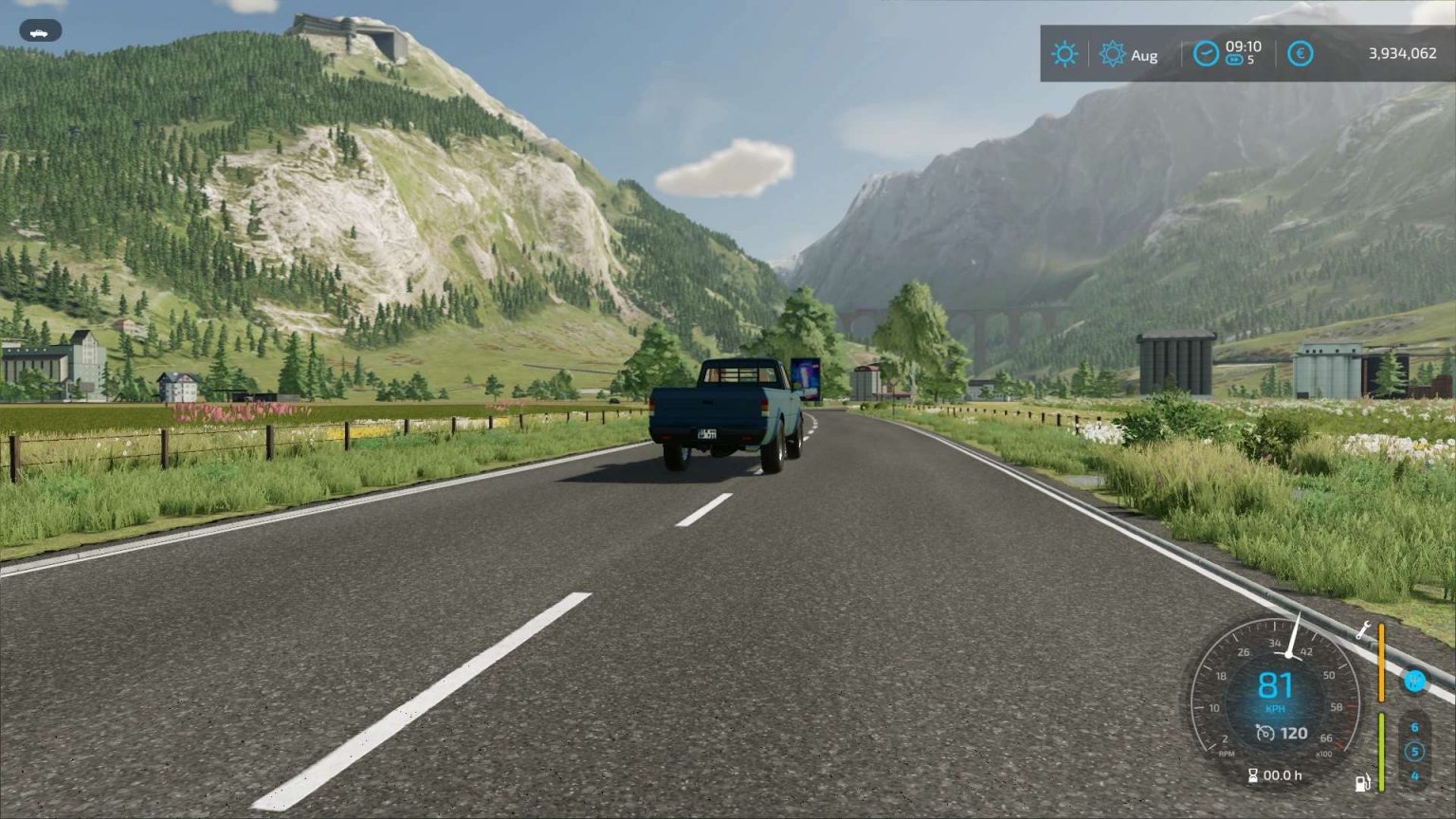Click the current weather sun icon
The image size is (1456, 819).
pos(1065,54)
